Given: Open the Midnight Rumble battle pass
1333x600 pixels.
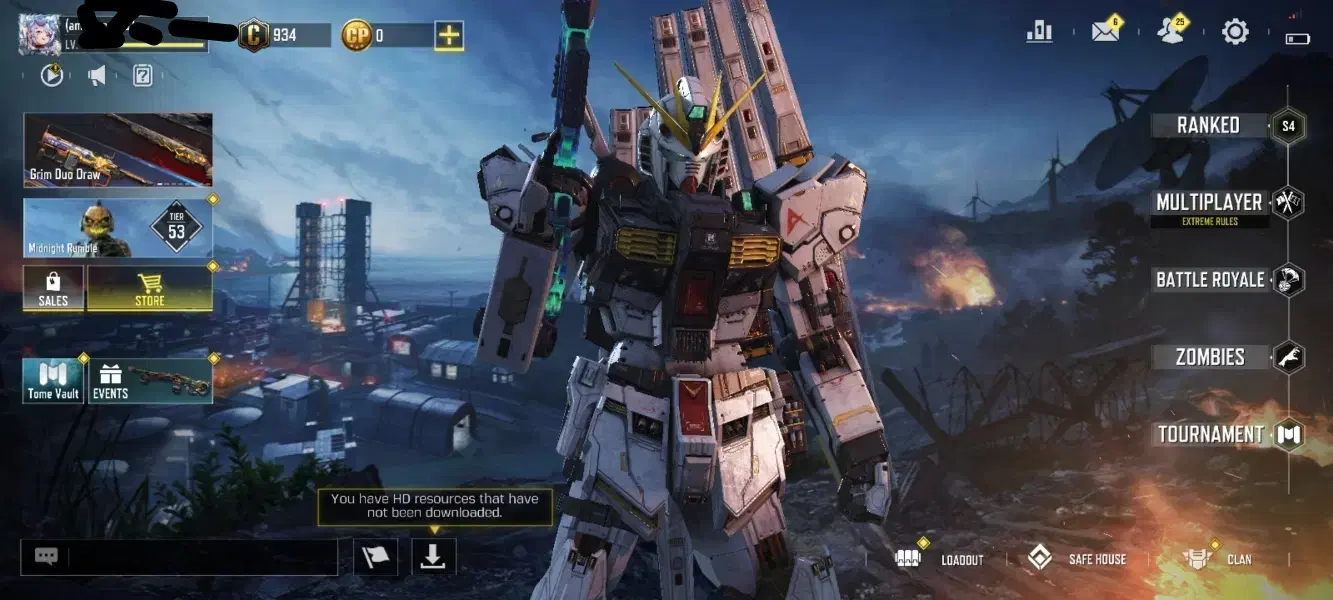Looking at the screenshot, I should [118, 228].
